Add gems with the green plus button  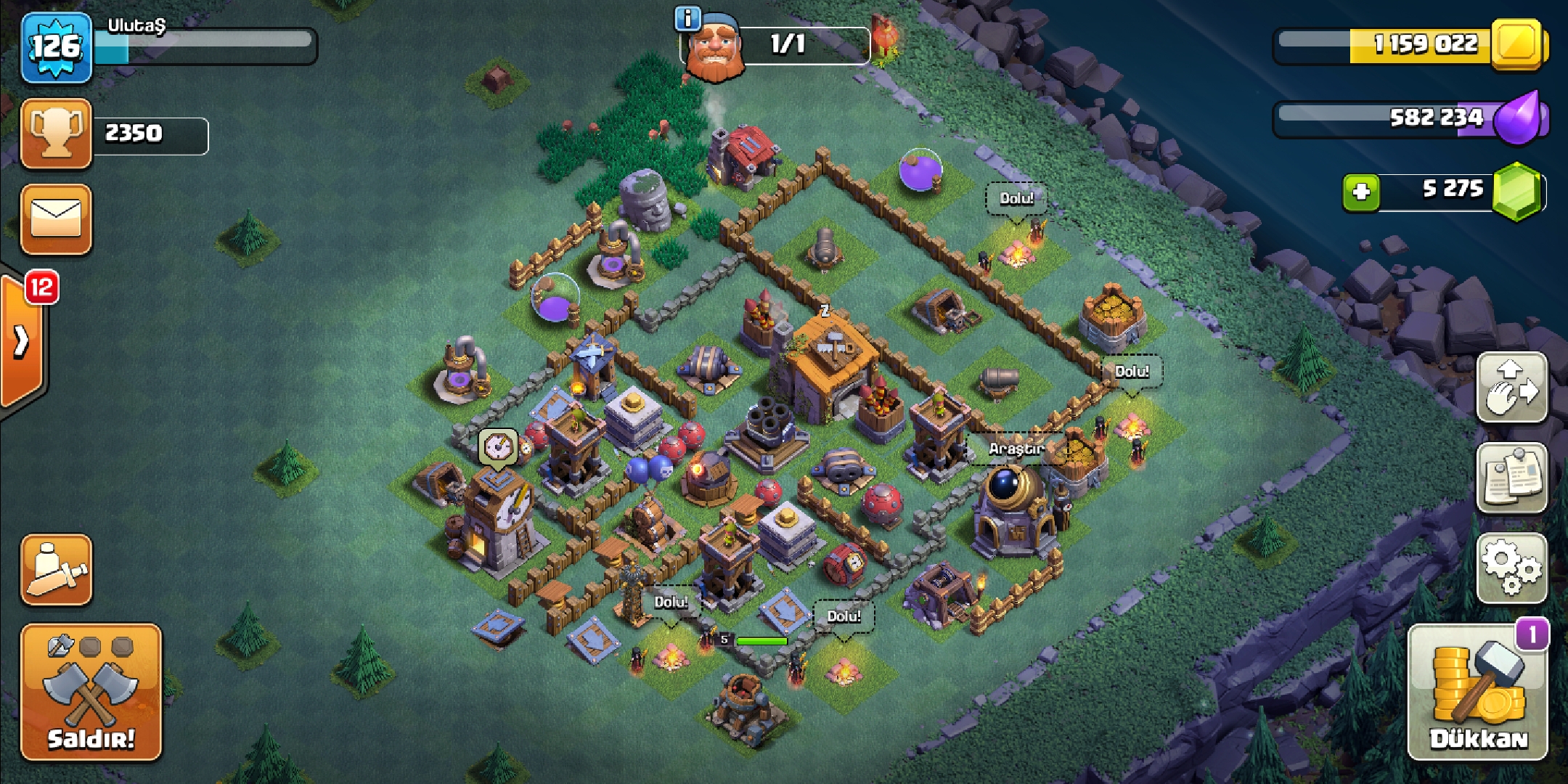[x=1360, y=192]
